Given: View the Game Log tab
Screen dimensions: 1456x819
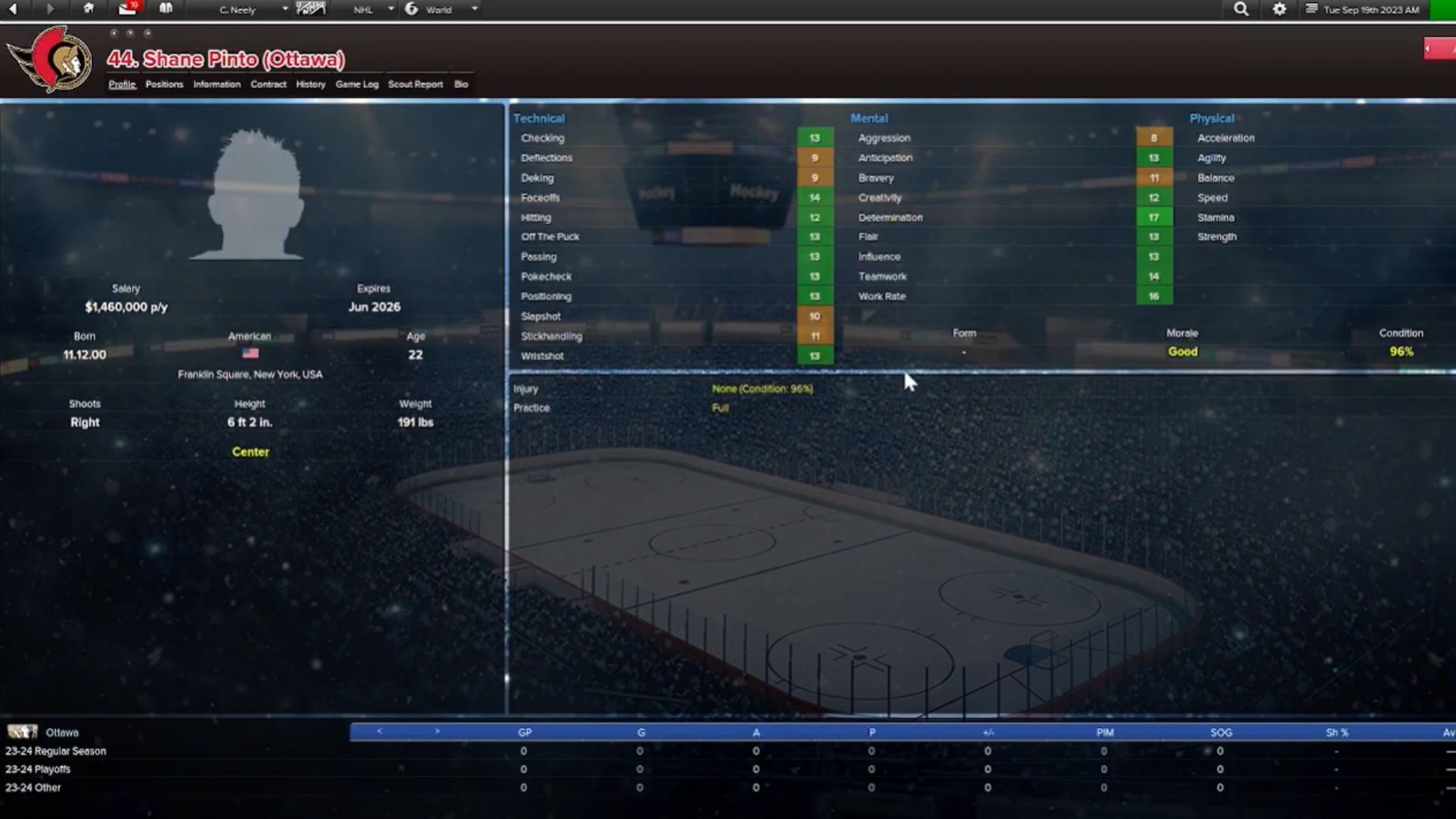Looking at the screenshot, I should click(357, 84).
